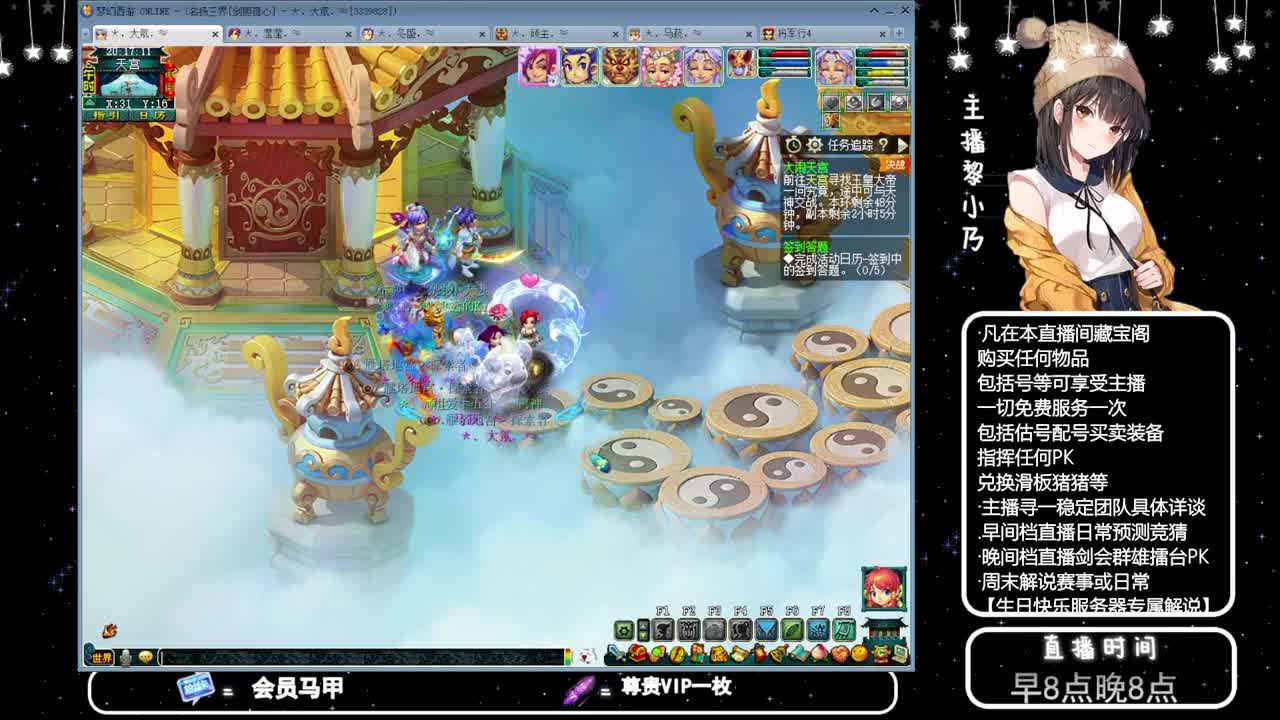Screen dimensions: 1280x720
Task: Click the question mark help icon in task tracker
Action: tap(884, 145)
